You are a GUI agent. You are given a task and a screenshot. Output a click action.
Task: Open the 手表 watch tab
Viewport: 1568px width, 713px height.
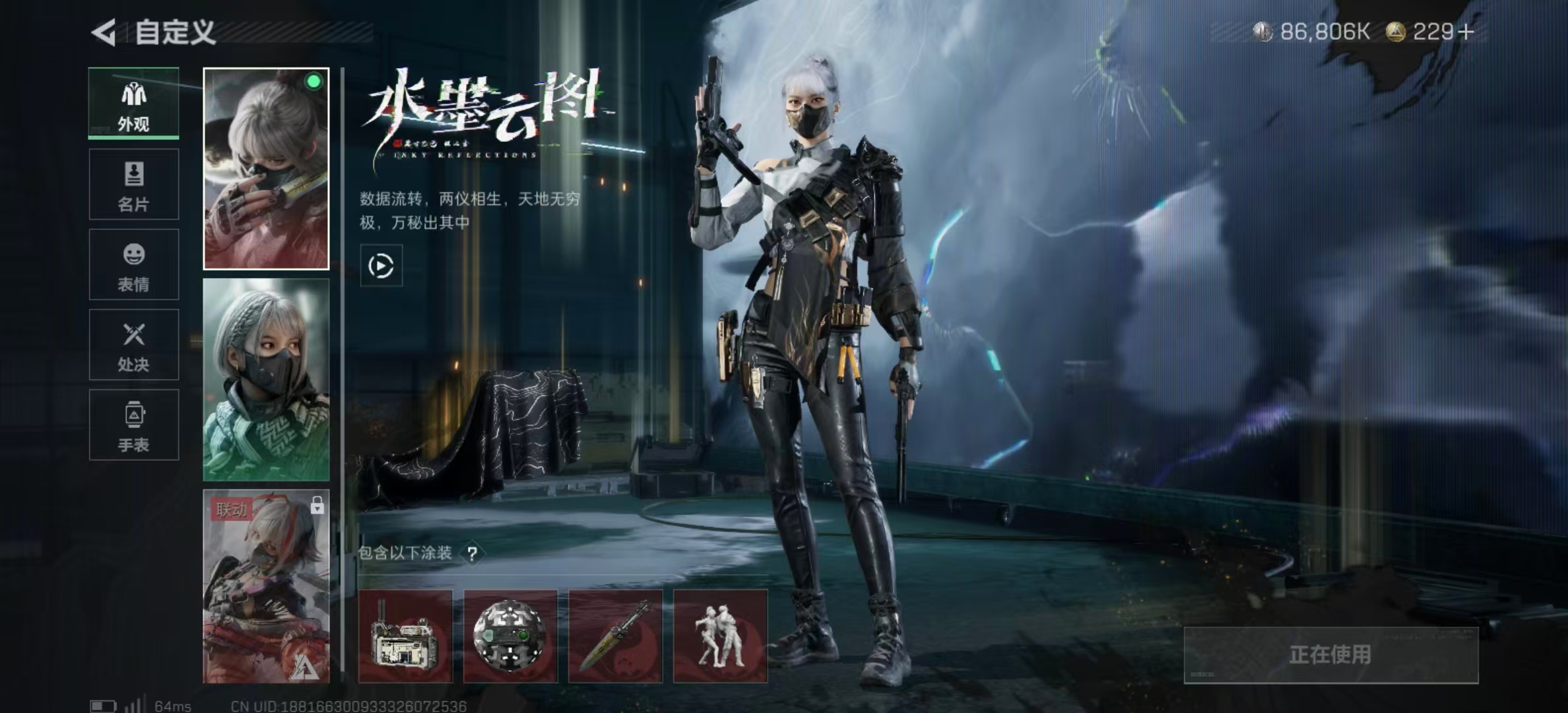click(133, 424)
